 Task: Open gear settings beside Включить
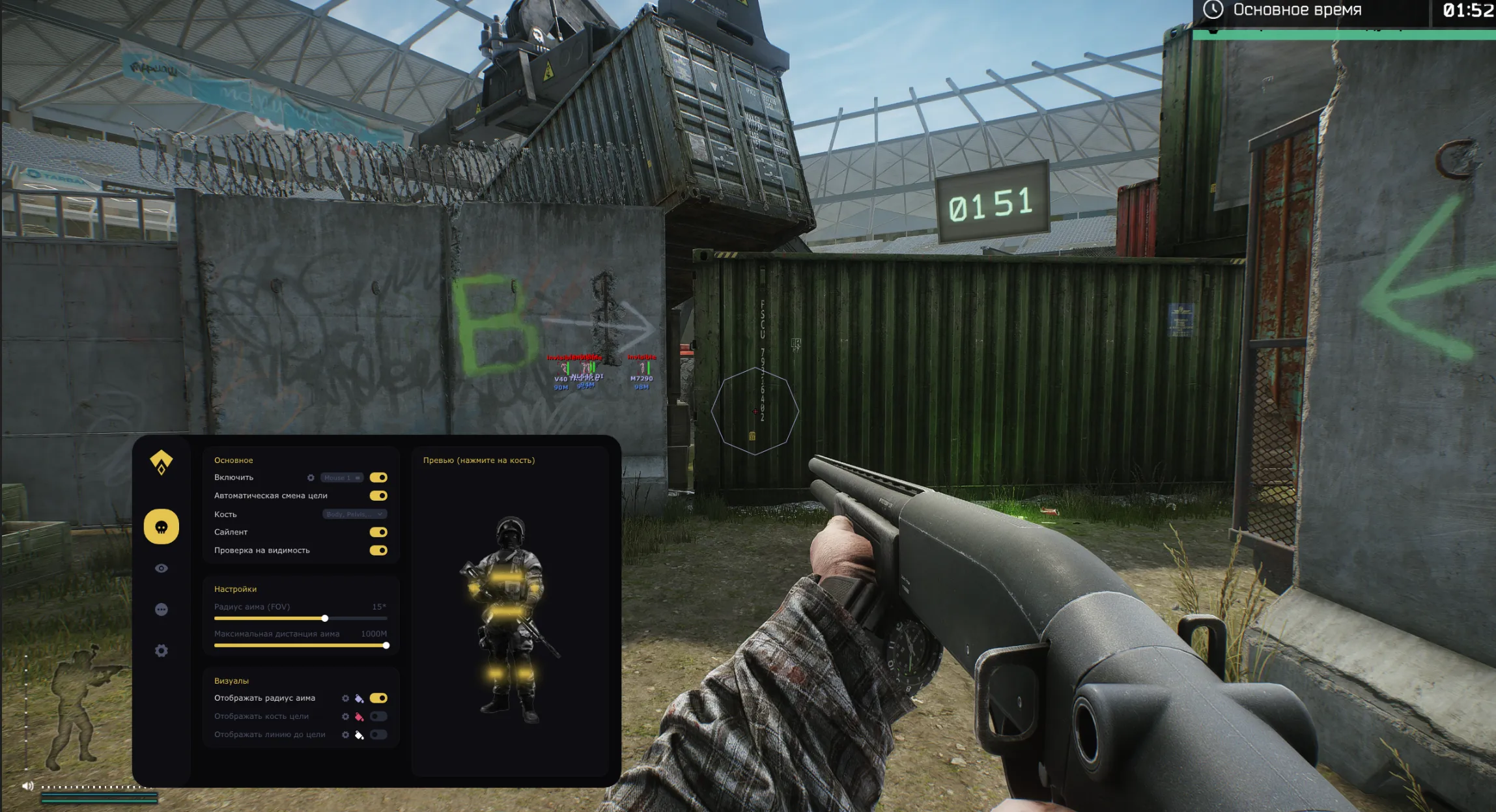click(x=311, y=478)
